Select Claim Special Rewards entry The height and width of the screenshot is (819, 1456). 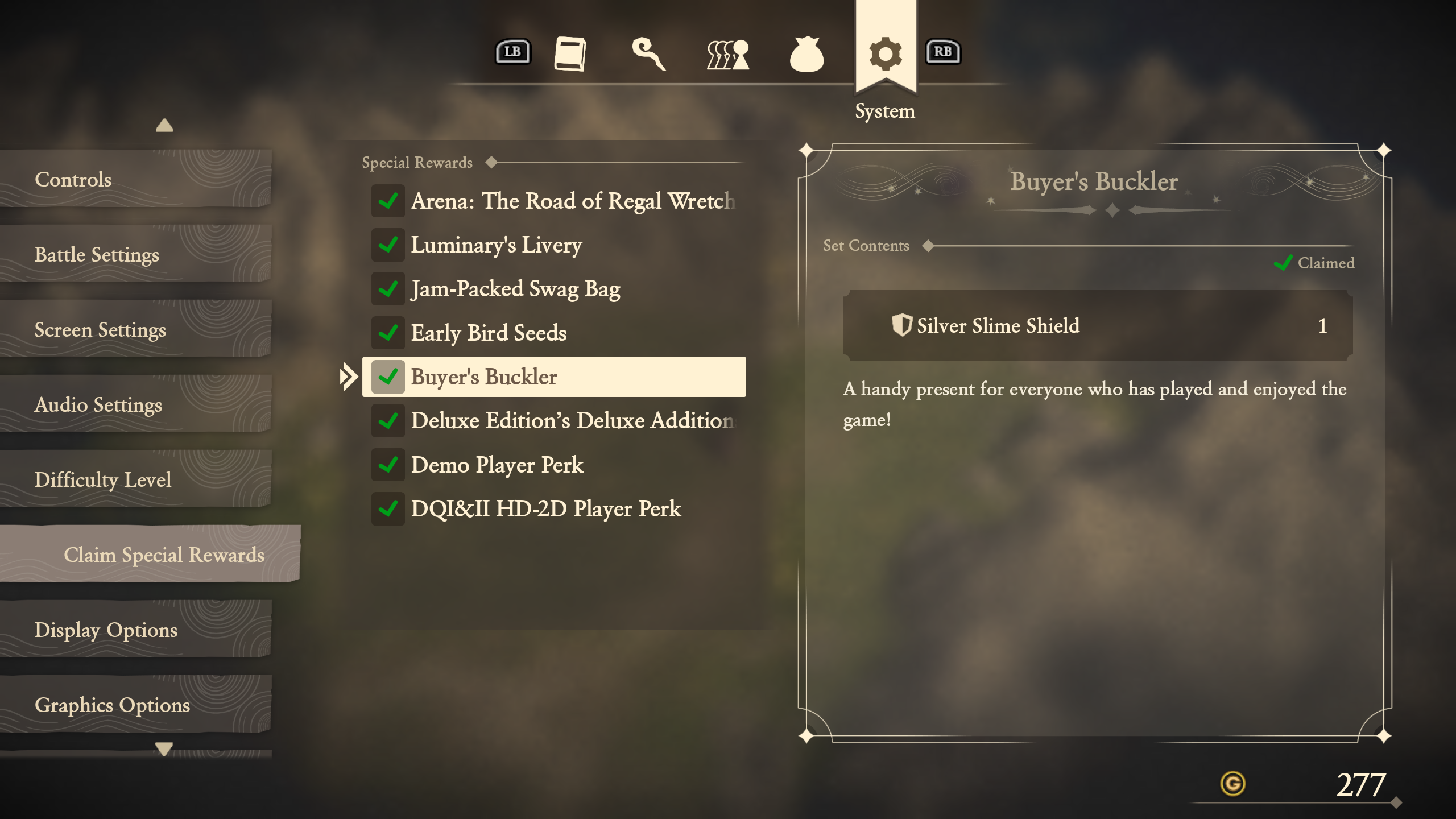click(150, 555)
